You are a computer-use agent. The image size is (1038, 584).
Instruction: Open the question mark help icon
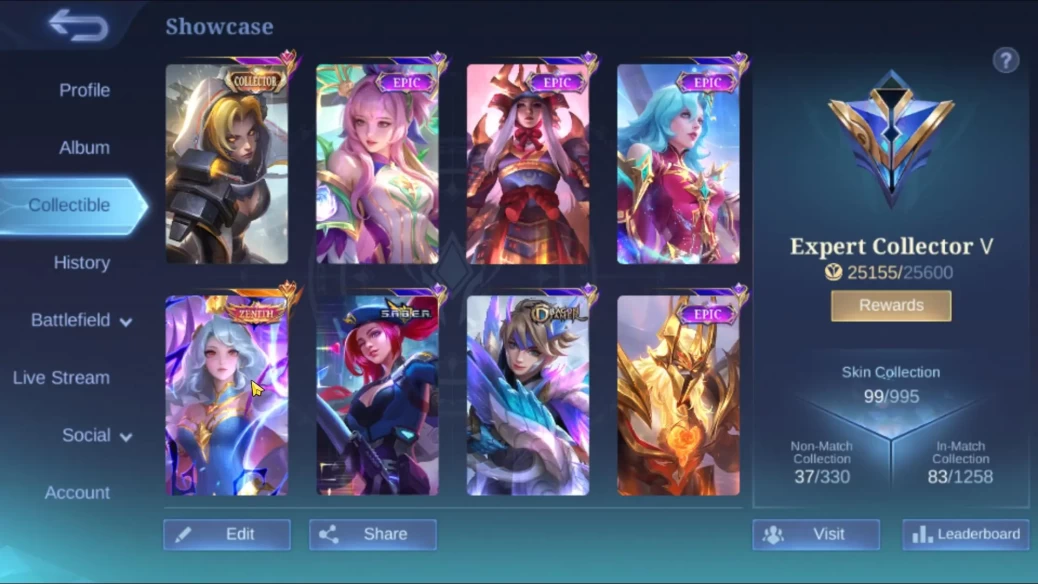1005,60
